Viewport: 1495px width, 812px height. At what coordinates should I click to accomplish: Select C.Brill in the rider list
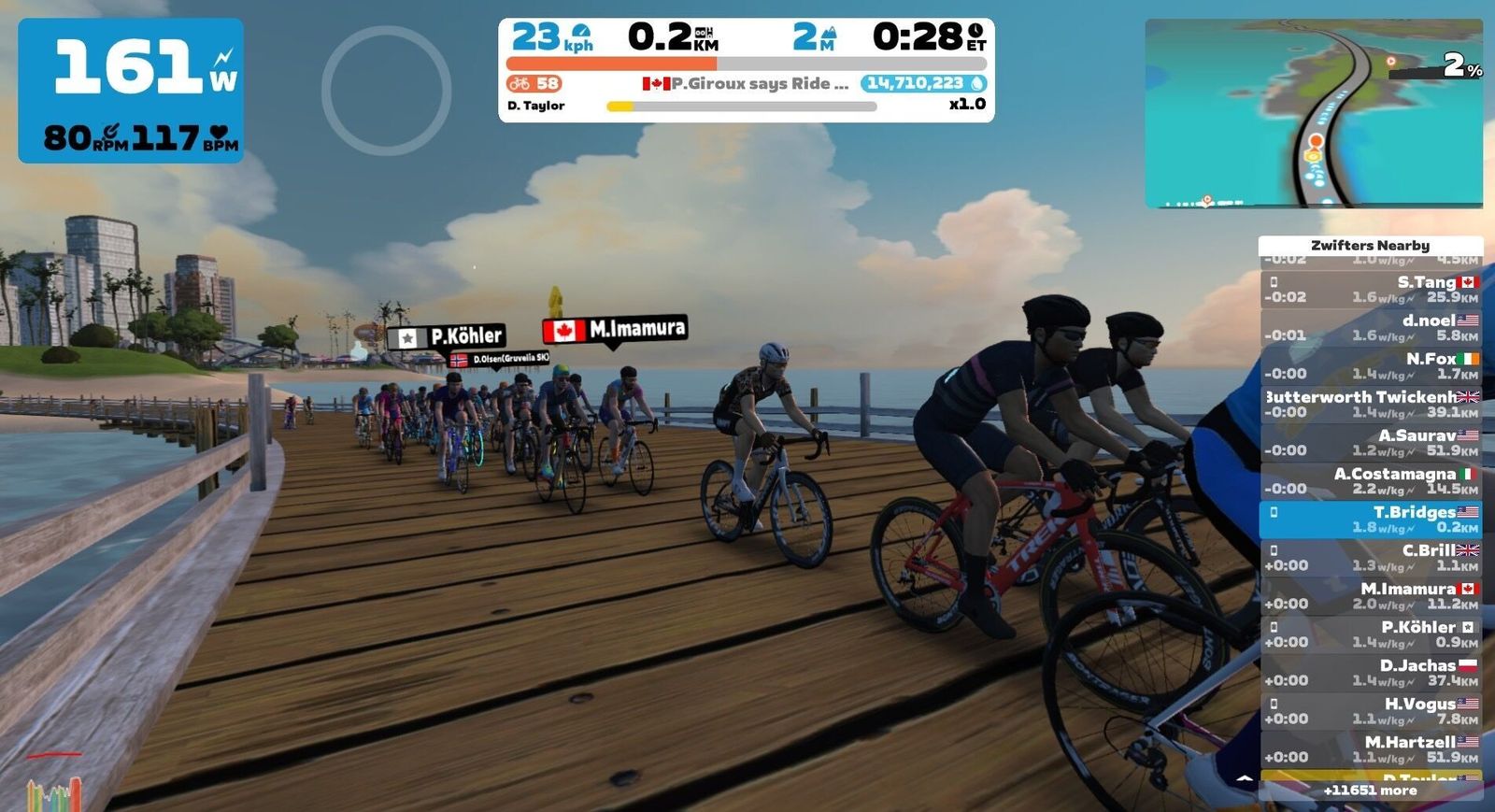click(1371, 557)
